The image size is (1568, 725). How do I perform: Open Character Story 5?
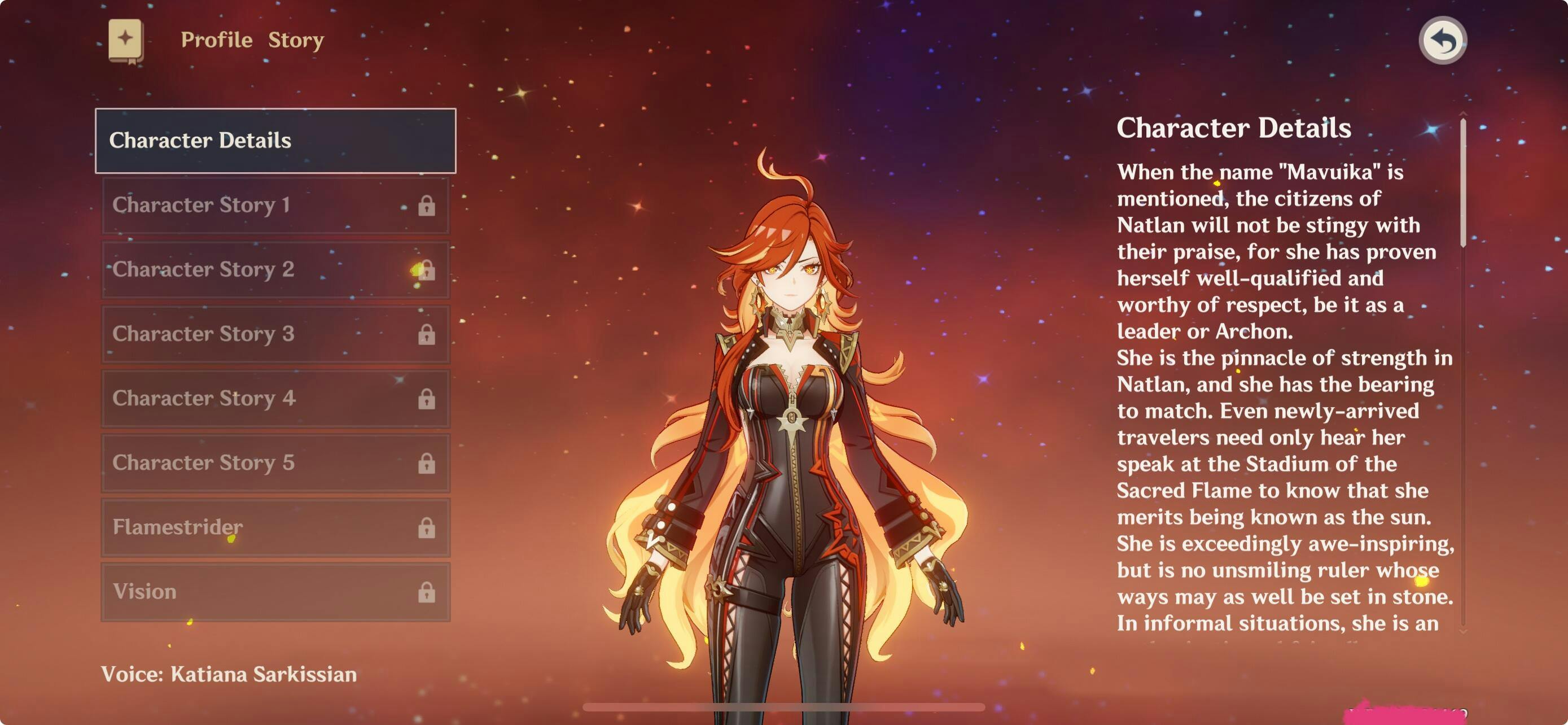275,463
